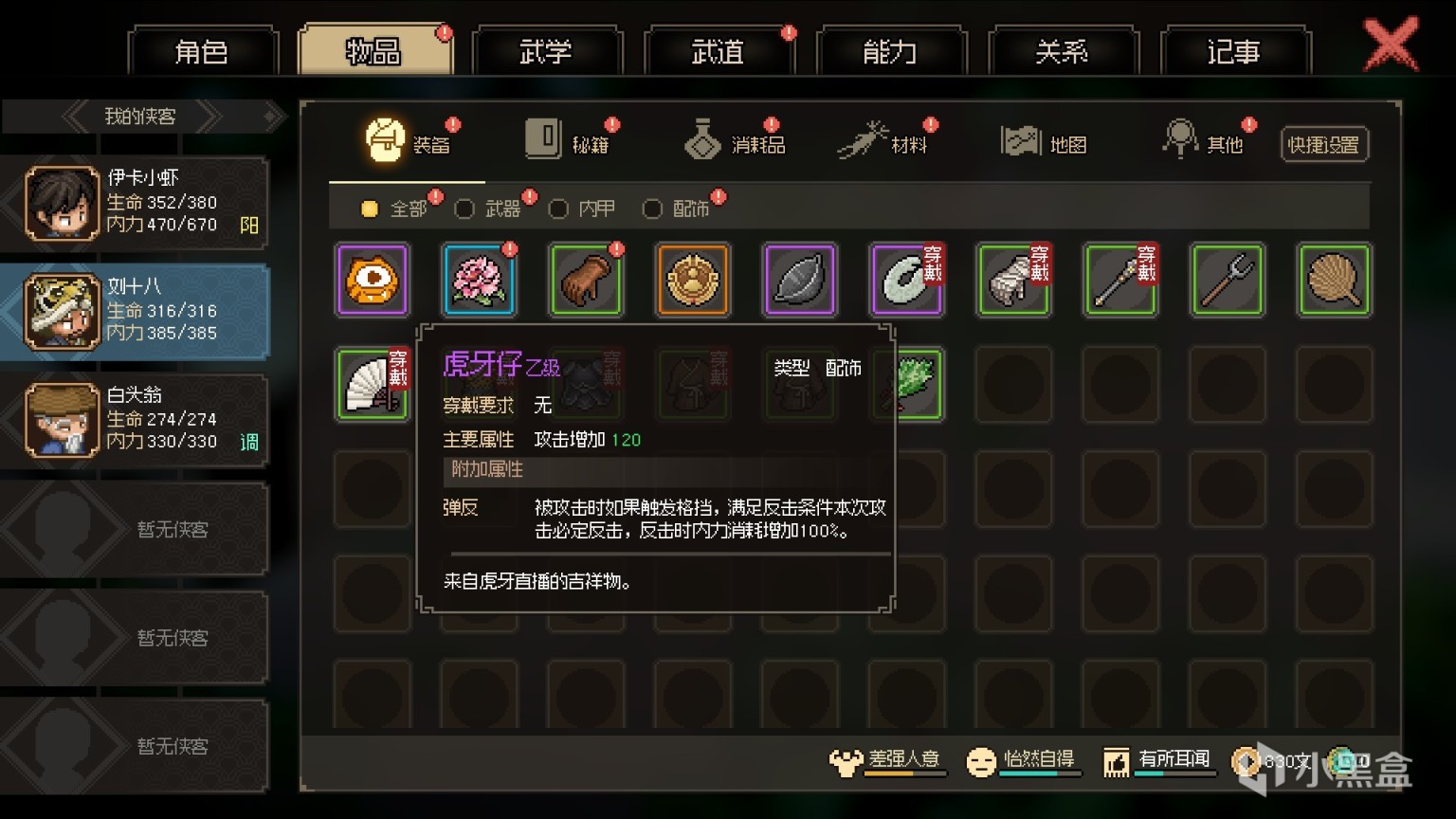
Task: Open the 关系 relationships tab
Action: (x=1062, y=52)
